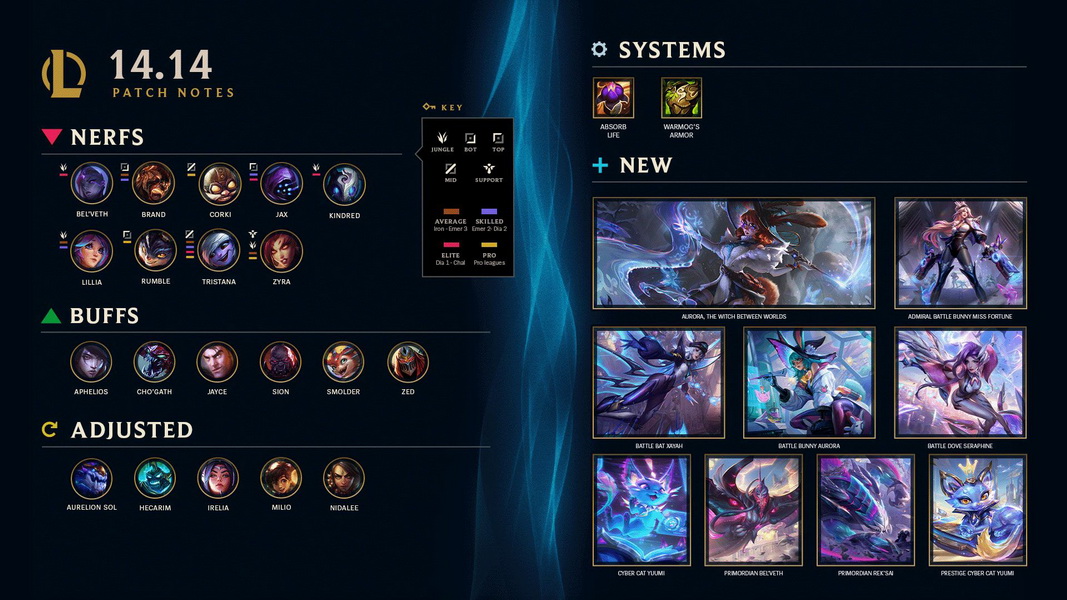This screenshot has width=1067, height=600.
Task: Select the Bel'Veth champion portrait
Action: [92, 184]
